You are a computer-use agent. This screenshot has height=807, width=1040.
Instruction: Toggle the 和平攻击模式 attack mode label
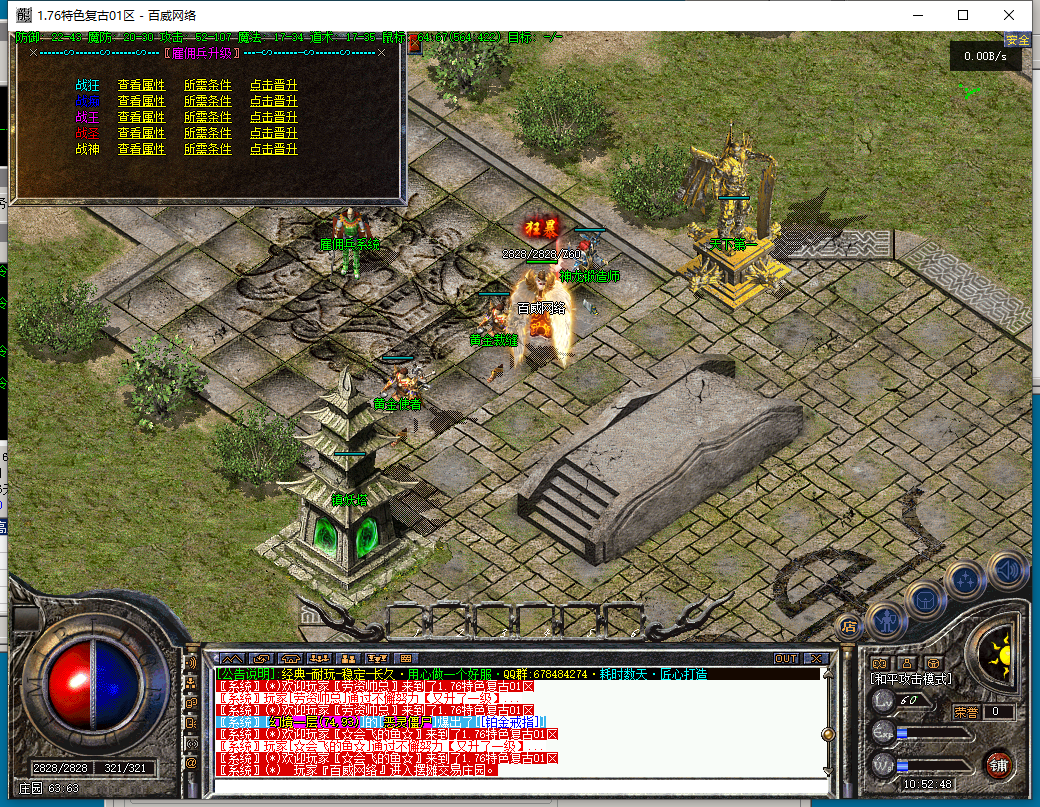pos(911,679)
